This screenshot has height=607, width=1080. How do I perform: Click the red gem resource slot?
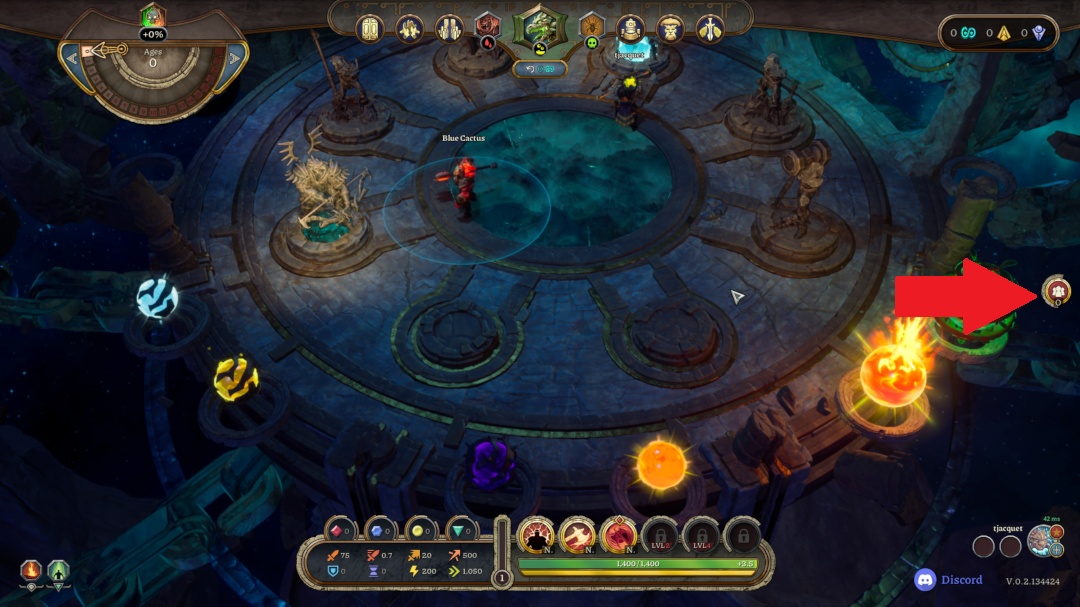click(341, 531)
